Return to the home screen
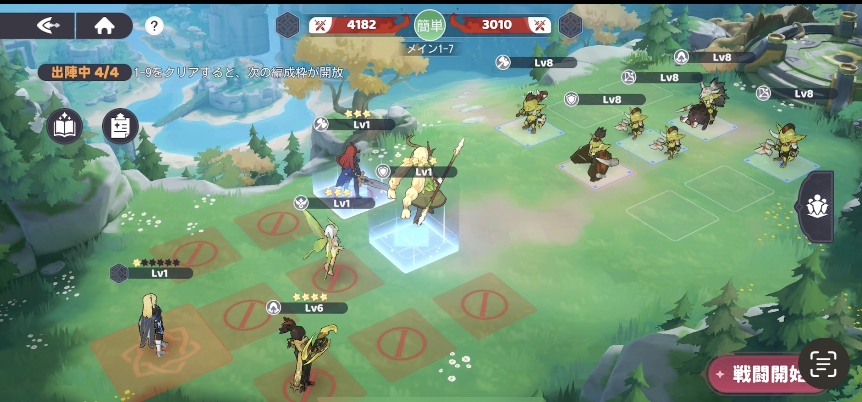 104,26
